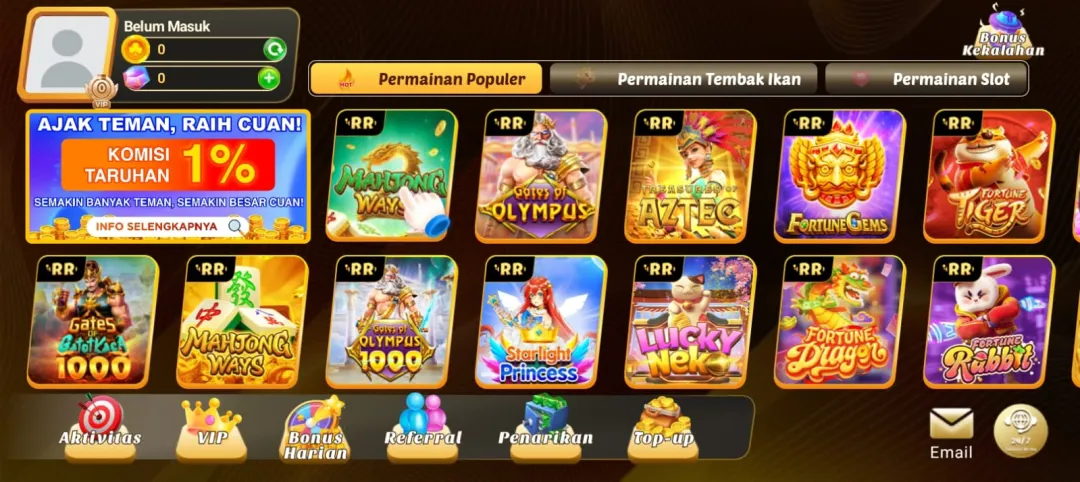This screenshot has width=1080, height=482.
Task: Click the profile avatar picture
Action: pyautogui.click(x=68, y=54)
